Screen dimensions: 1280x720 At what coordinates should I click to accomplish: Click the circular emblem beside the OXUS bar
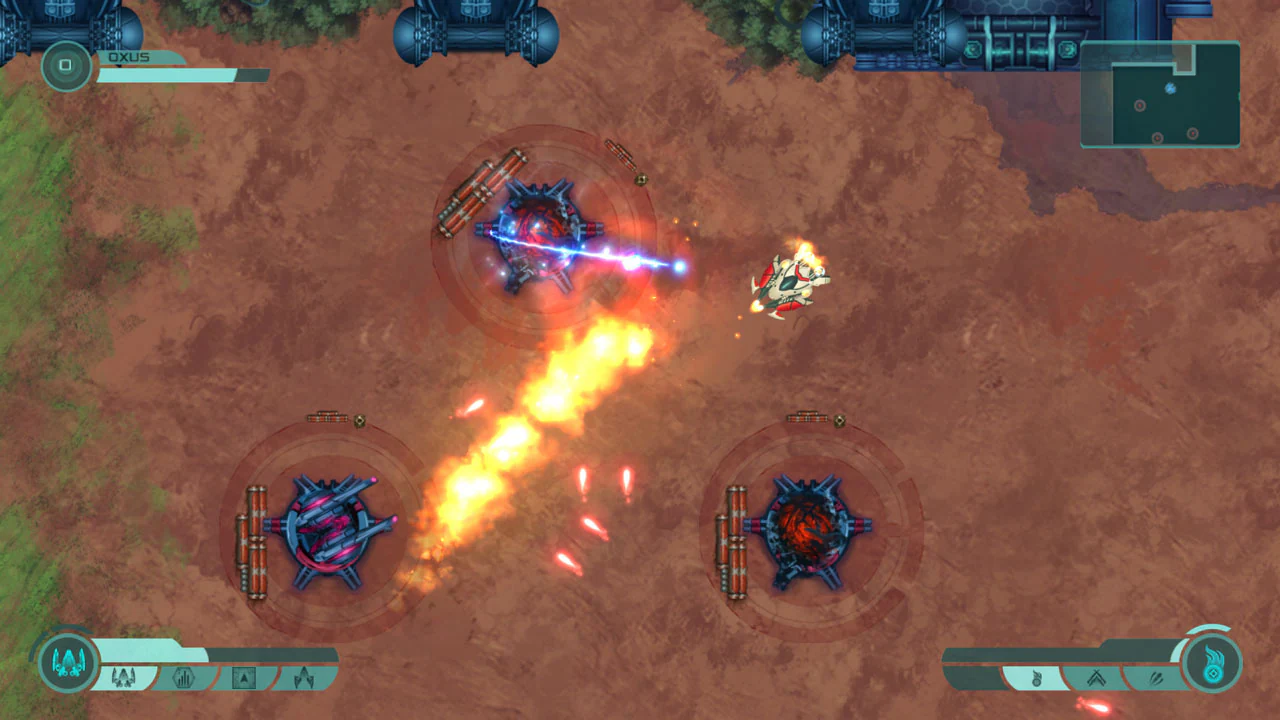pos(66,66)
